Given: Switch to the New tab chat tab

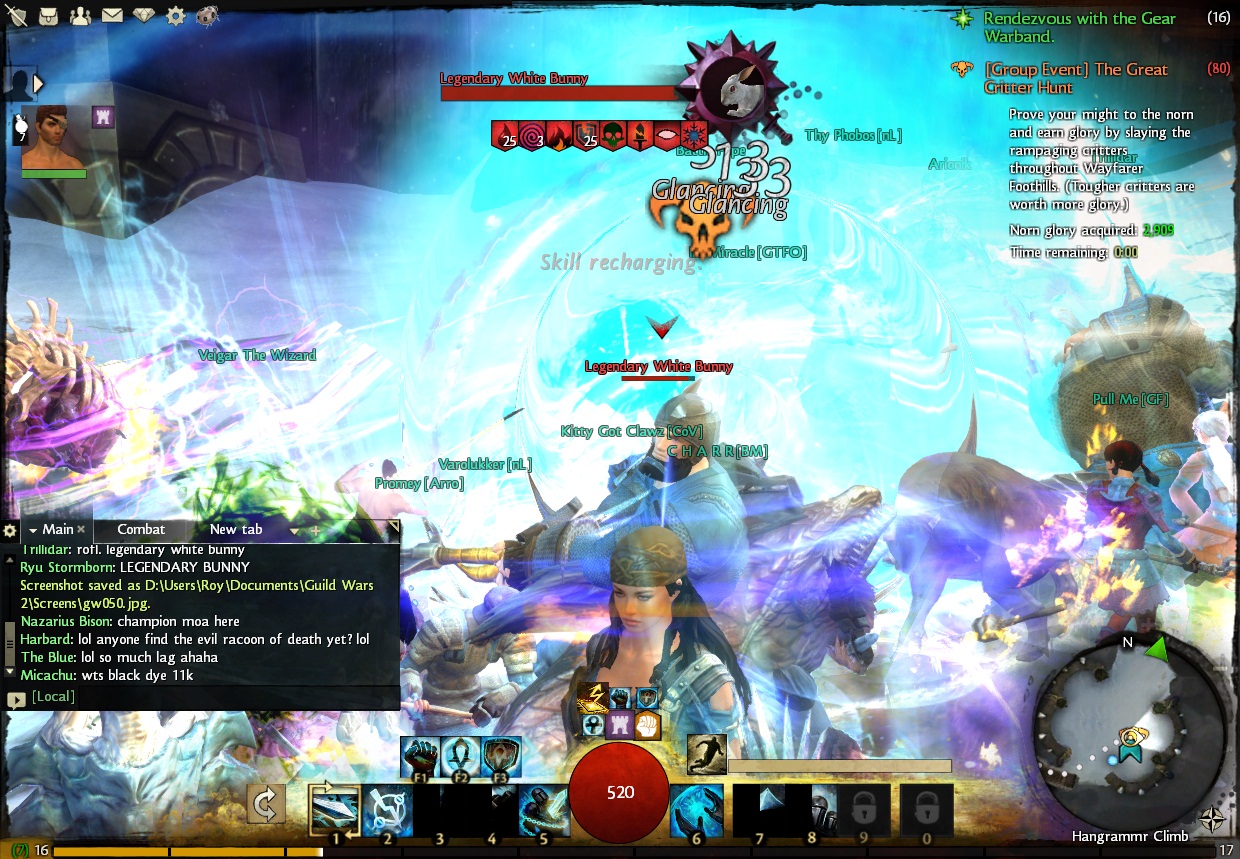Looking at the screenshot, I should pyautogui.click(x=236, y=530).
